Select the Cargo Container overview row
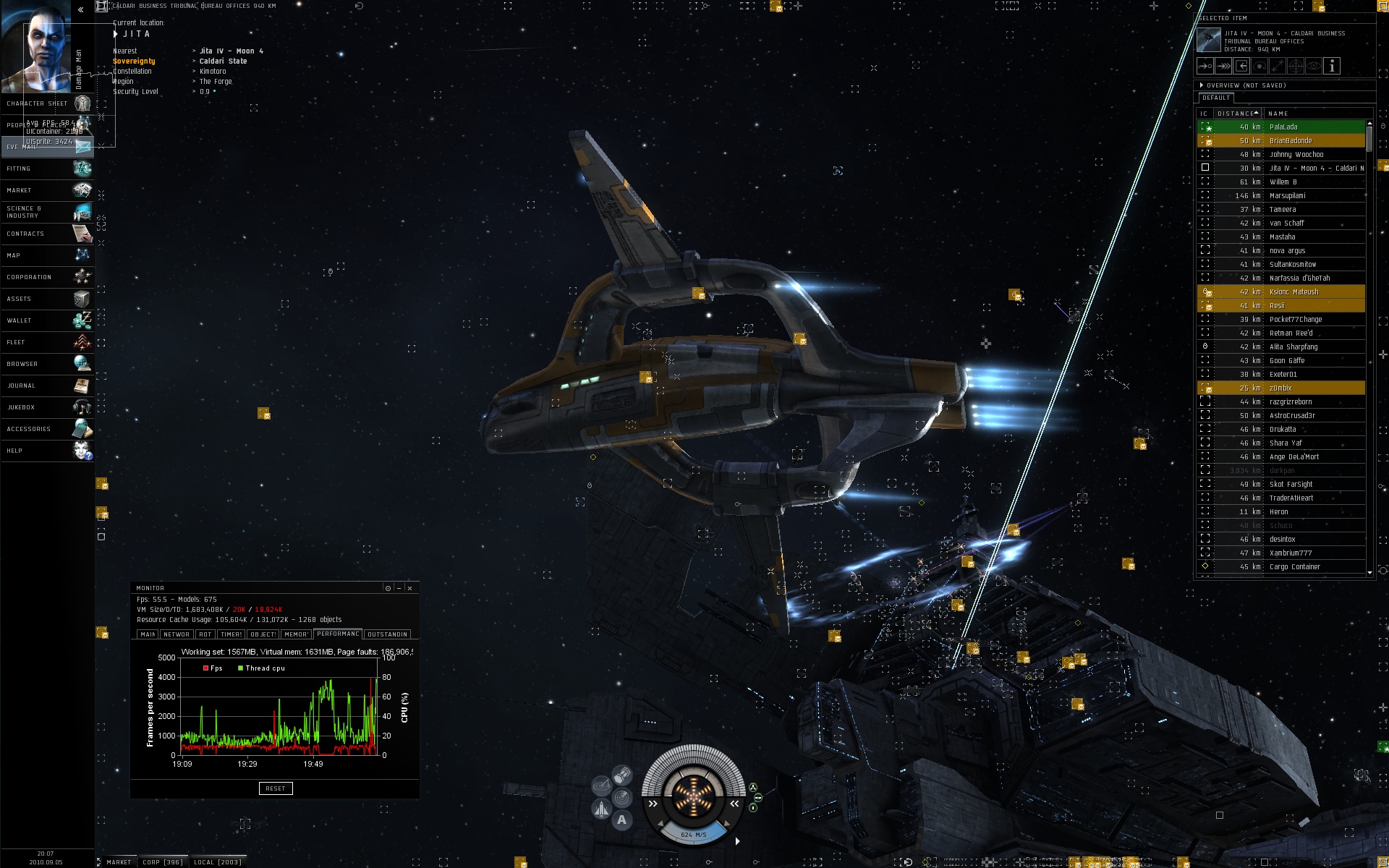 click(x=1294, y=567)
